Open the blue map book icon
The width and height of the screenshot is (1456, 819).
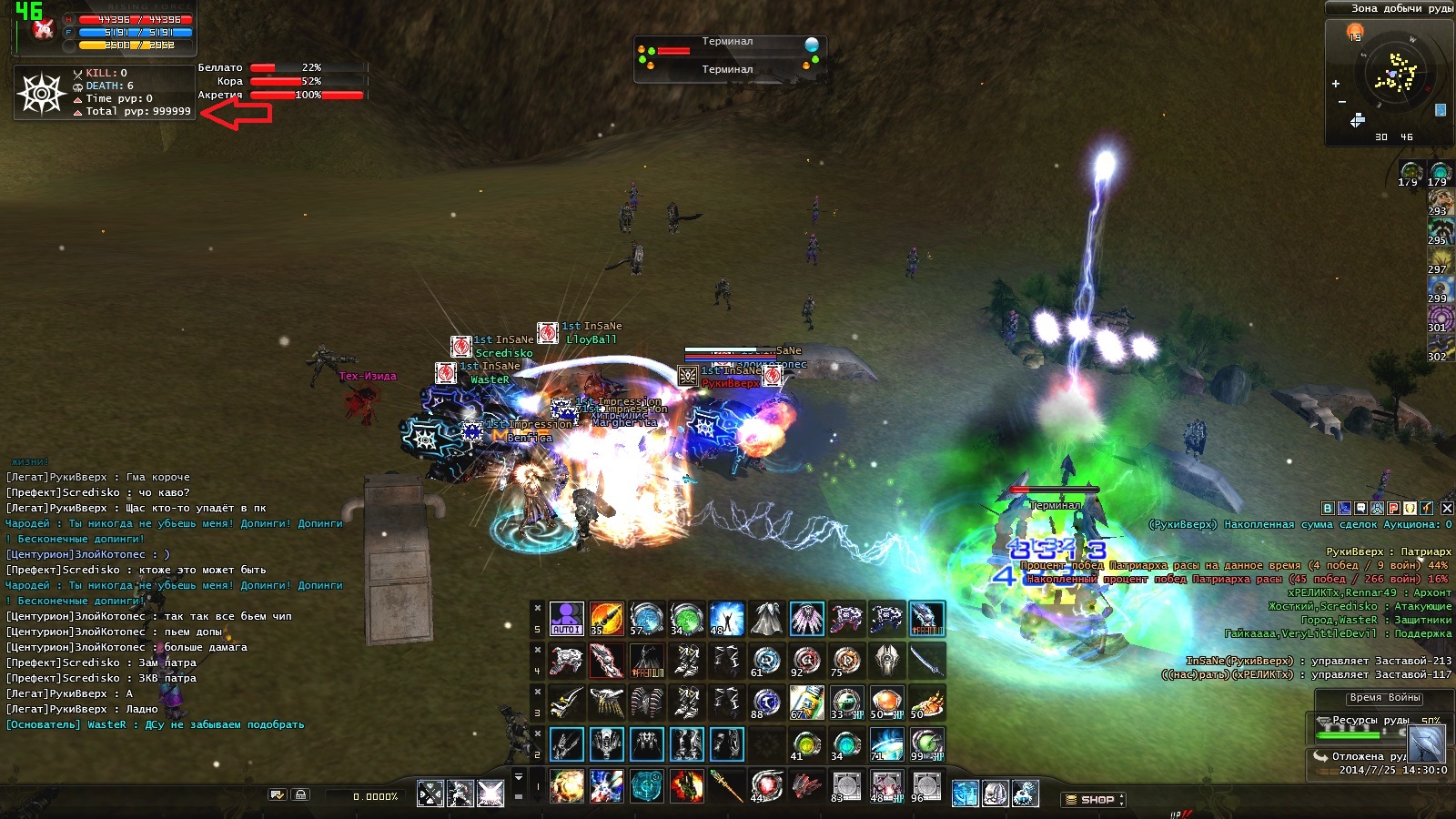[x=1441, y=110]
